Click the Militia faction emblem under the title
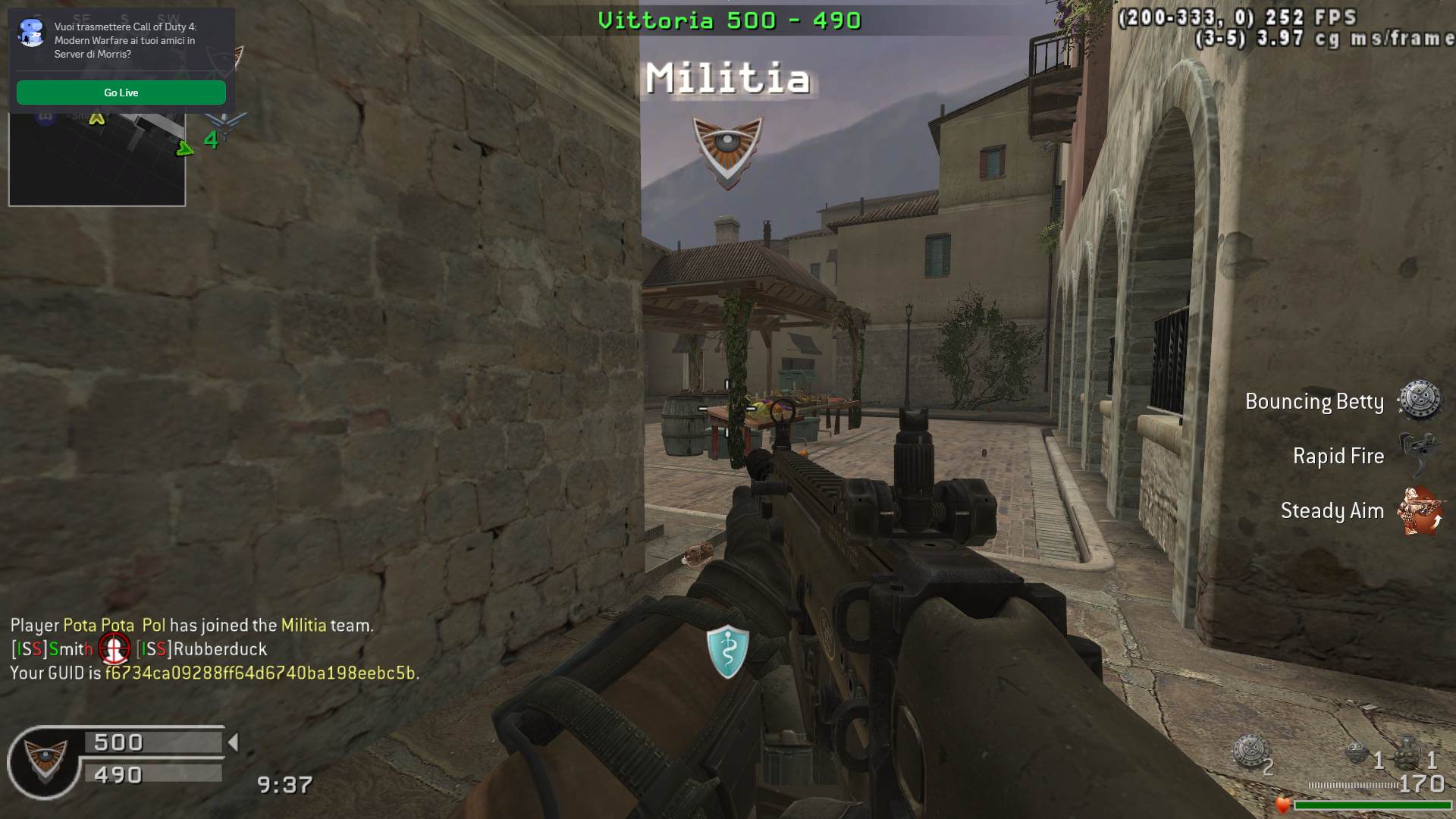The height and width of the screenshot is (819, 1456). point(727,152)
